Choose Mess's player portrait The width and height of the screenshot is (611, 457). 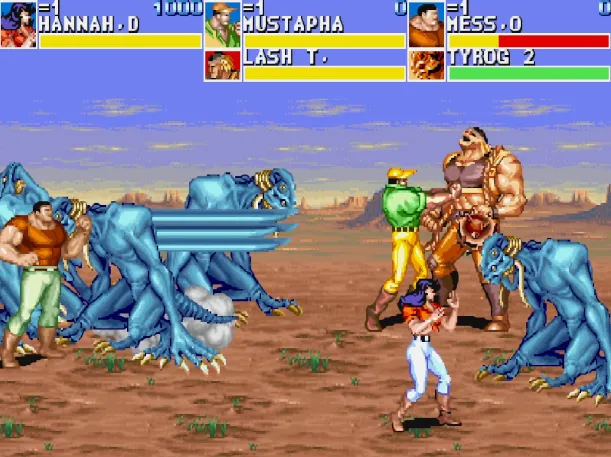(426, 24)
